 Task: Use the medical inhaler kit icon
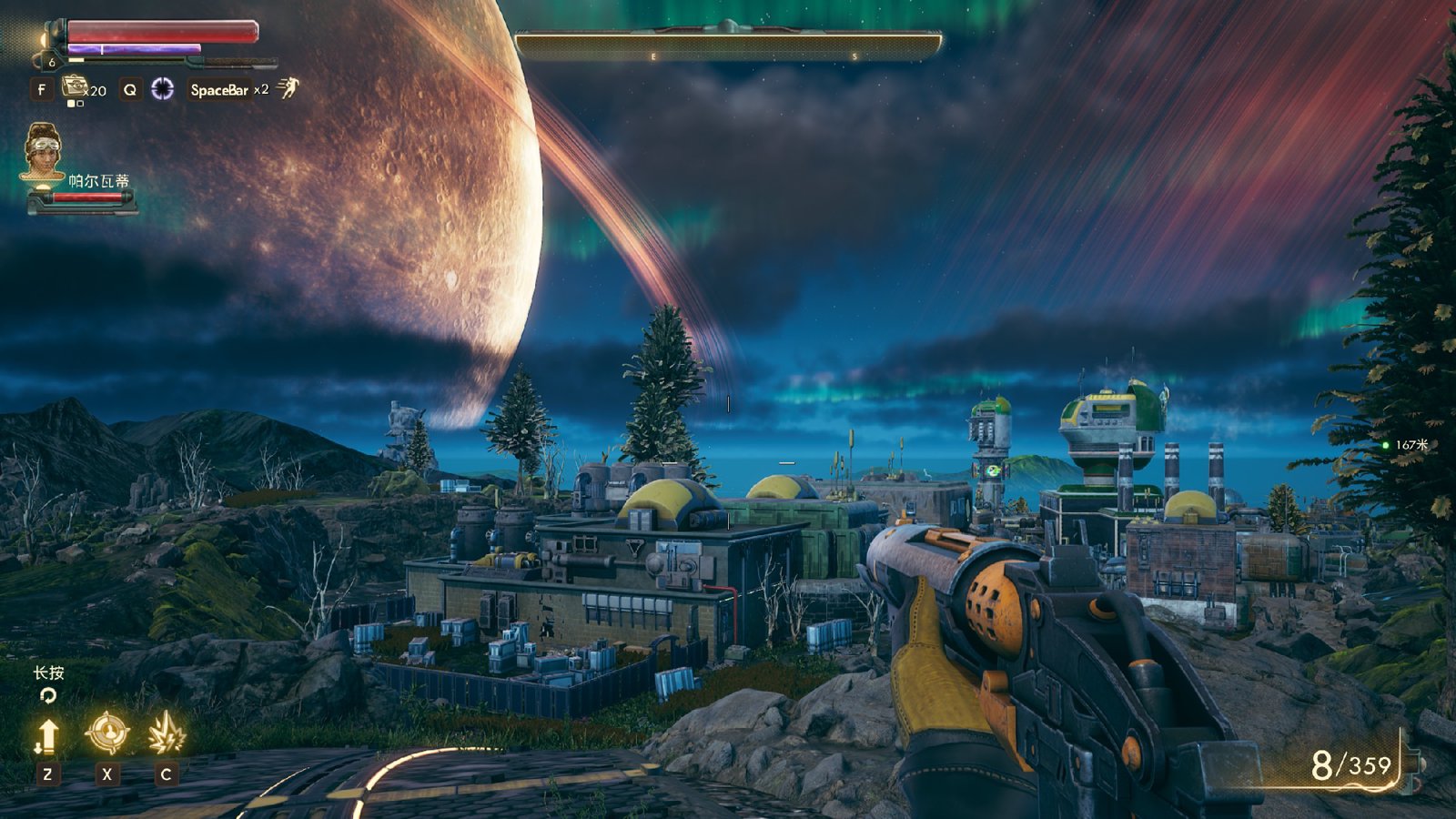pos(74,87)
